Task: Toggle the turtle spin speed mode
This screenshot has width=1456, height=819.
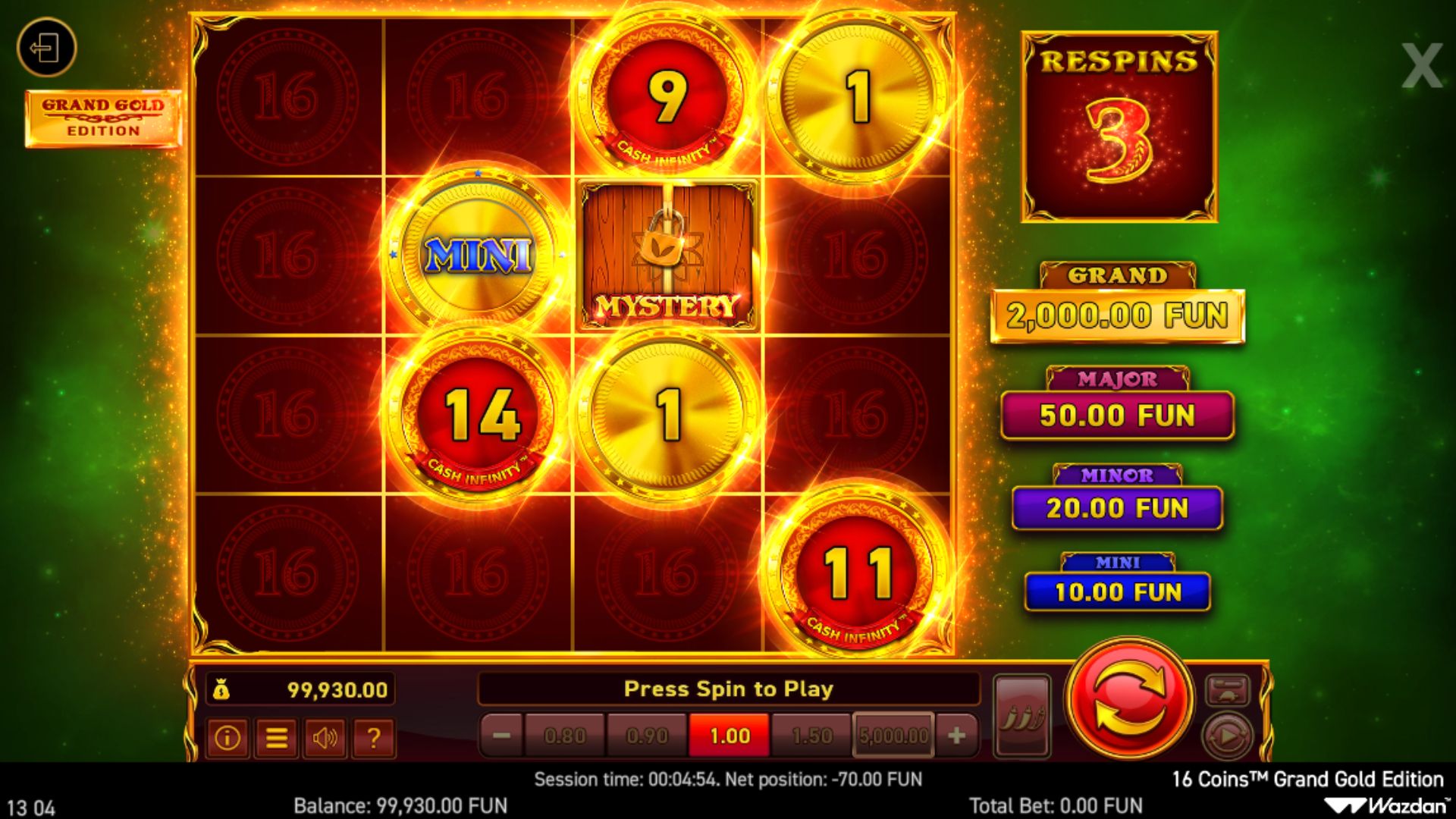Action: [x=1227, y=690]
